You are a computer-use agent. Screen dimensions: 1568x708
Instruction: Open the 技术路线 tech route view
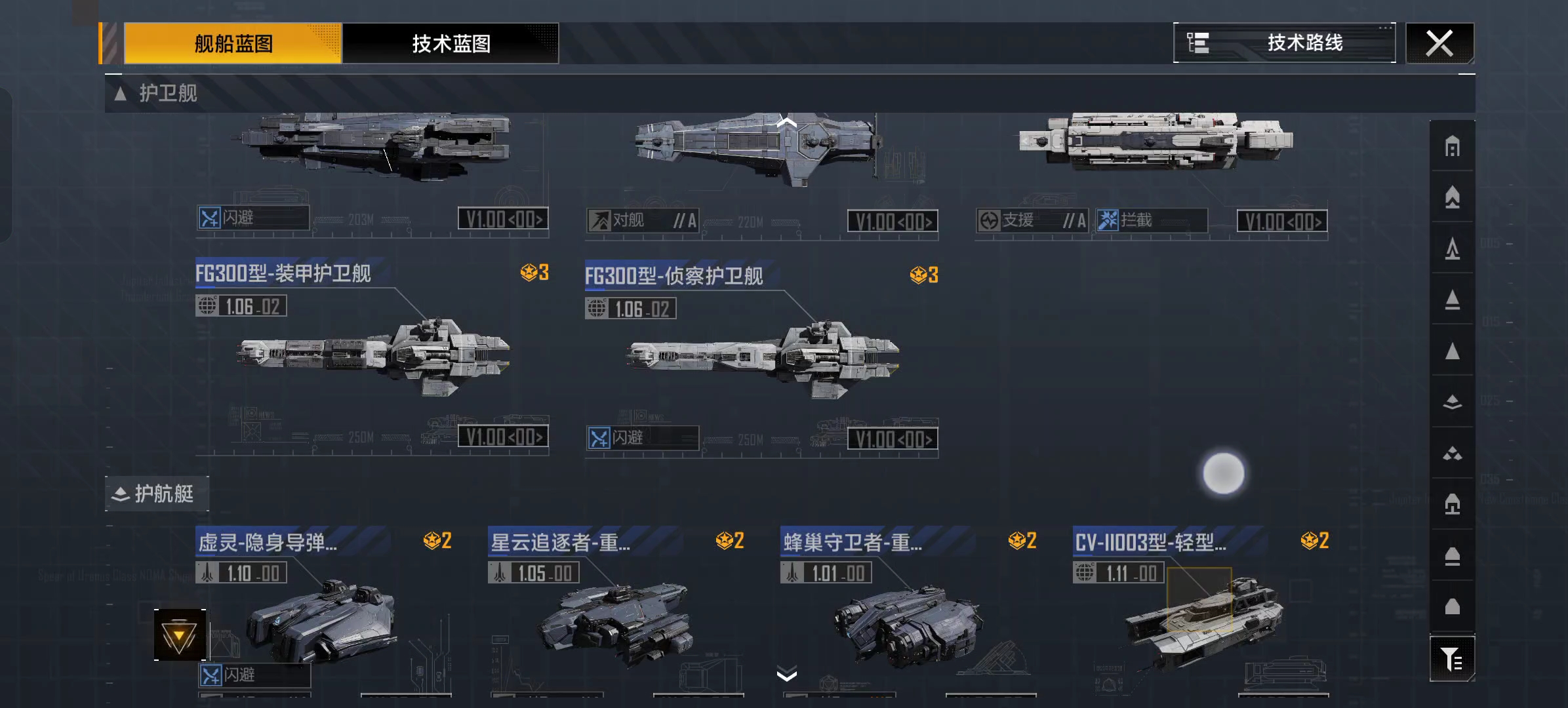point(1284,43)
